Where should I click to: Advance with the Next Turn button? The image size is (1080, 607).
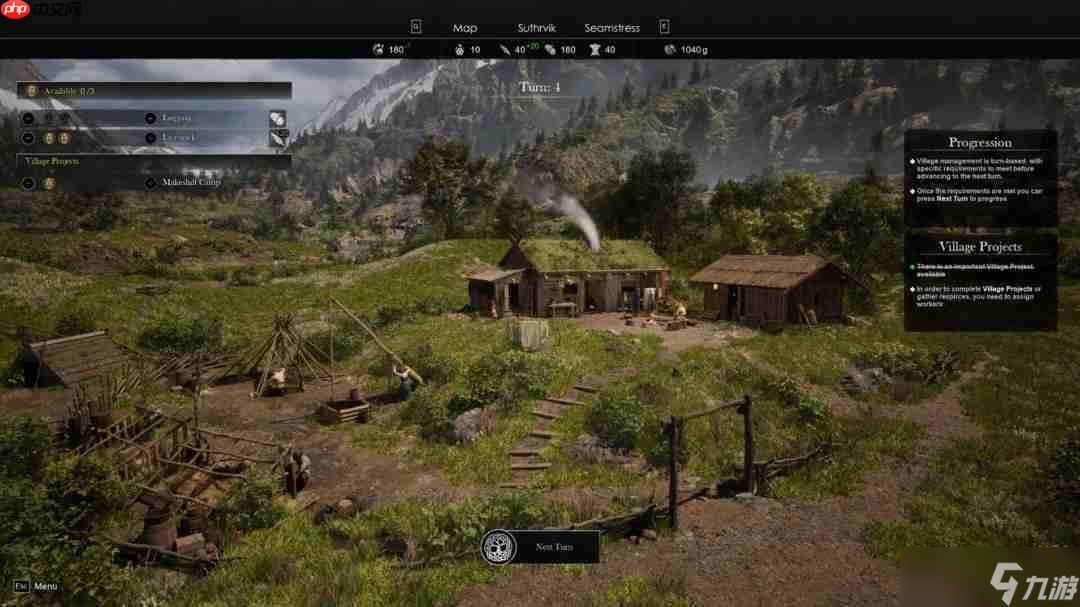click(x=541, y=547)
